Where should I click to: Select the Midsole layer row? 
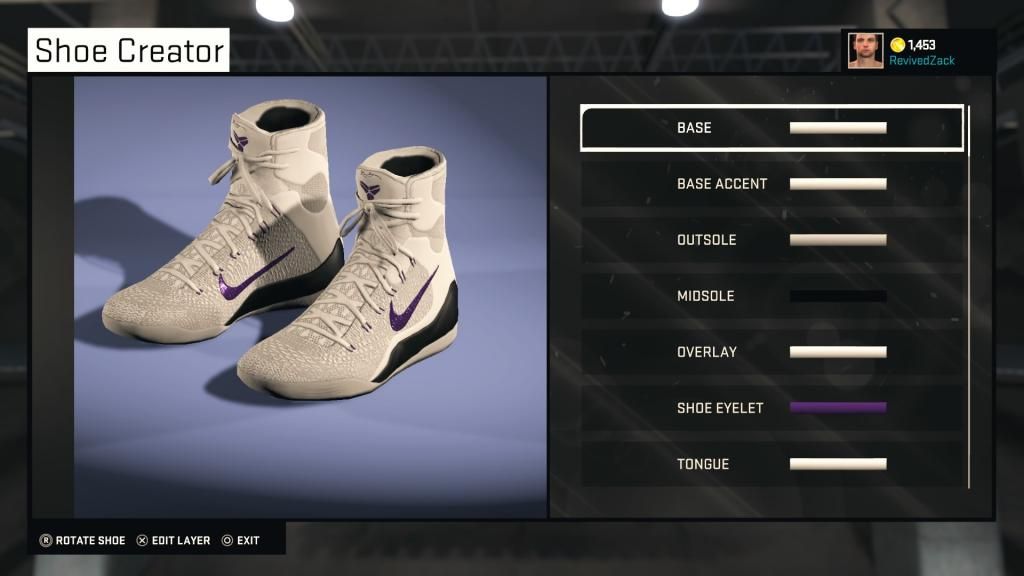[x=771, y=296]
